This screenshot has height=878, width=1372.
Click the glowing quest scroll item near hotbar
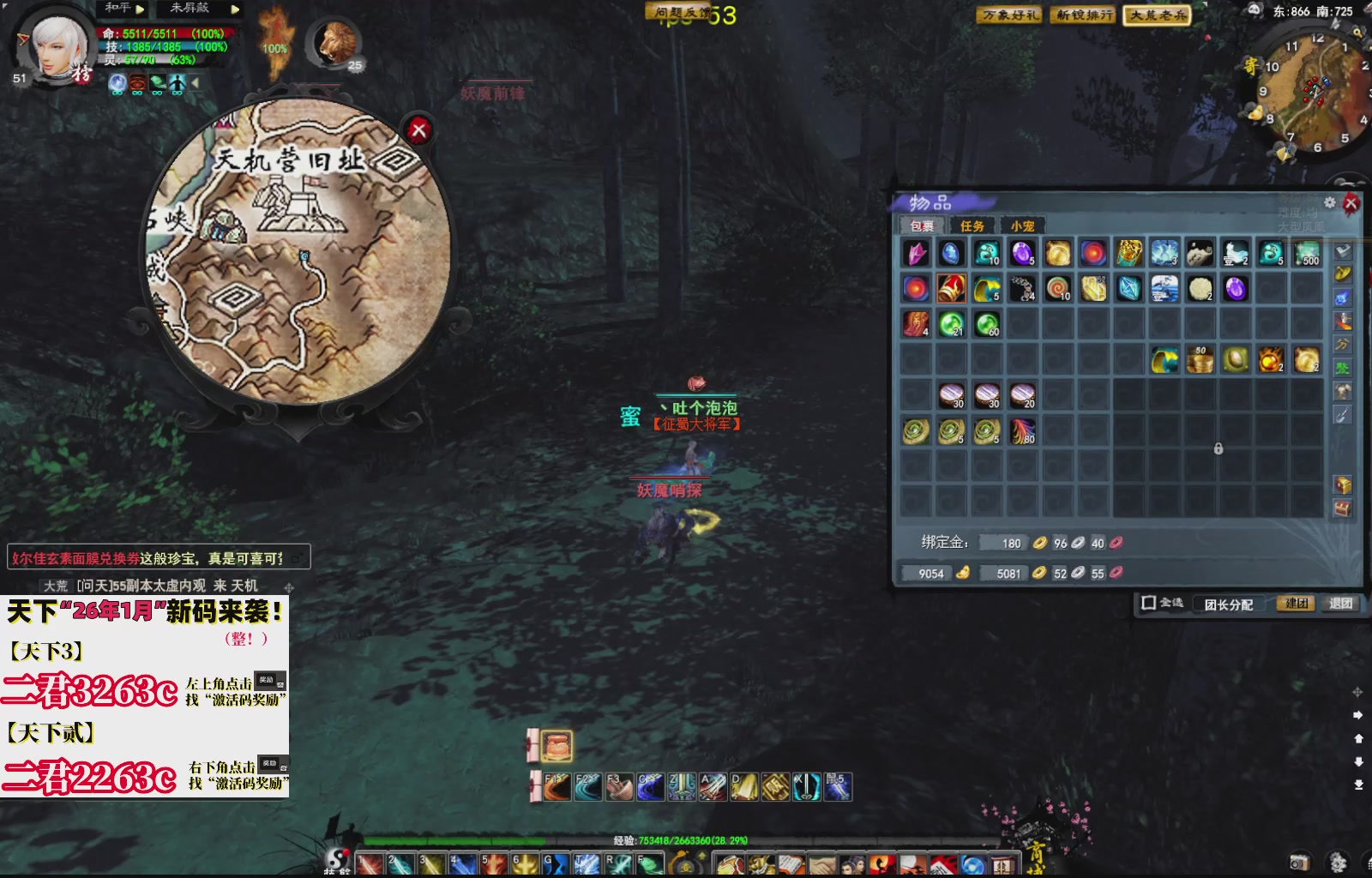coord(556,746)
